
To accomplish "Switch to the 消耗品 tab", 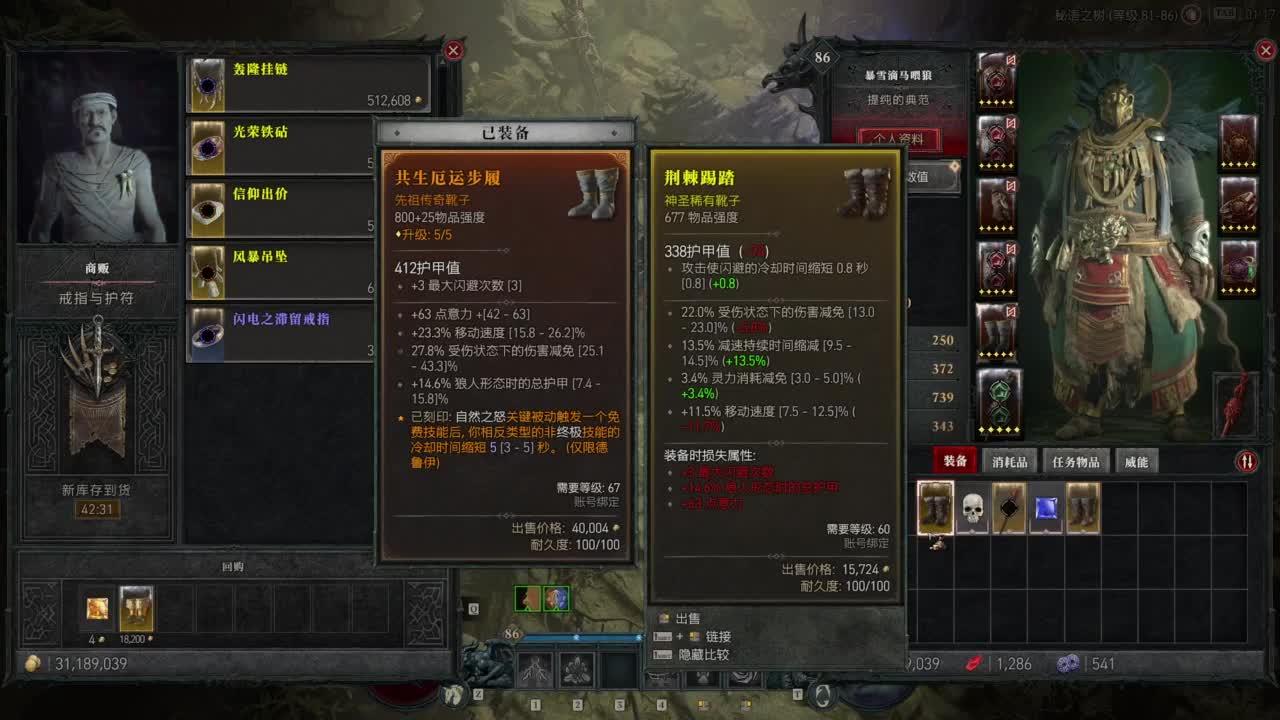I will coord(1011,461).
